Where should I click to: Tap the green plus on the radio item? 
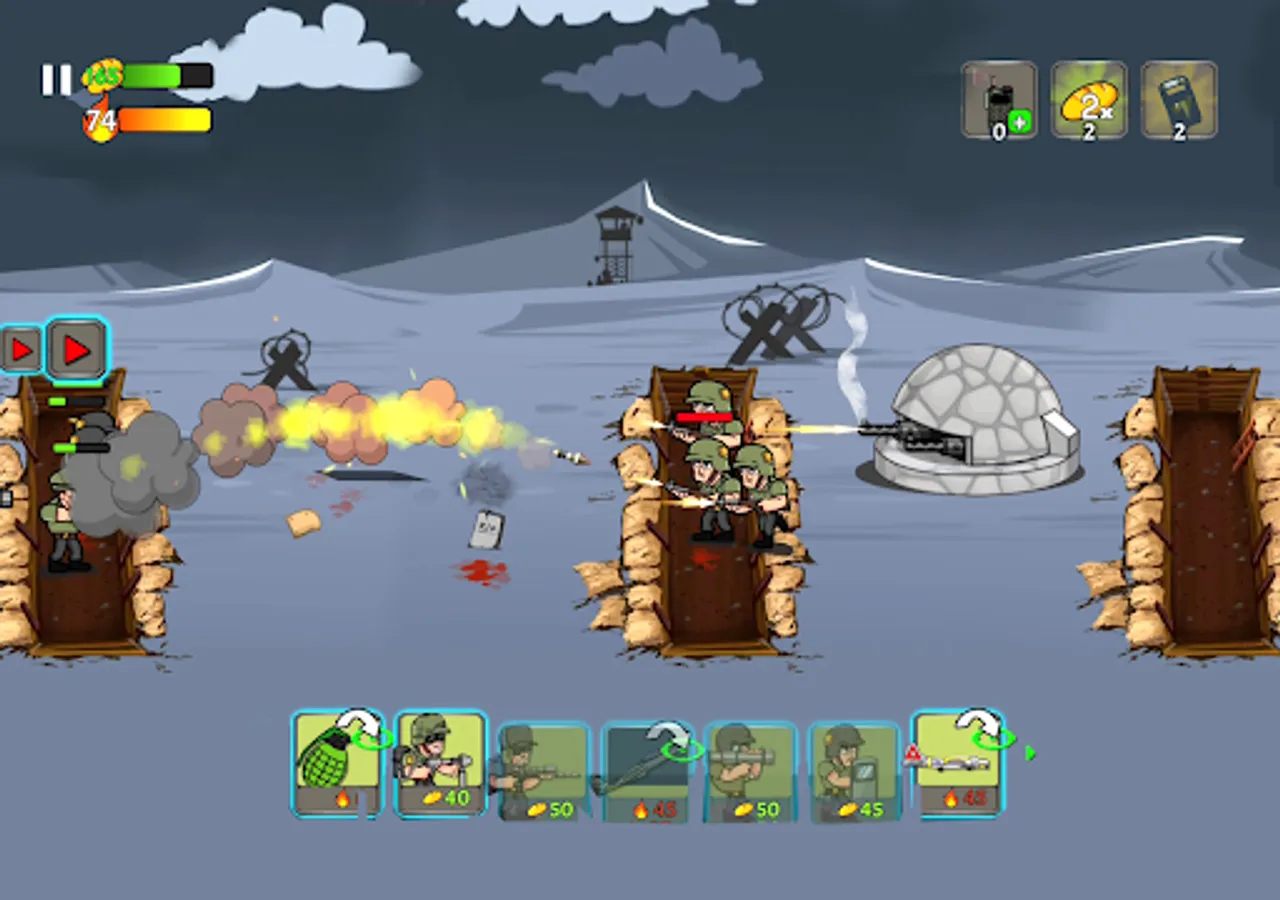click(x=1018, y=124)
